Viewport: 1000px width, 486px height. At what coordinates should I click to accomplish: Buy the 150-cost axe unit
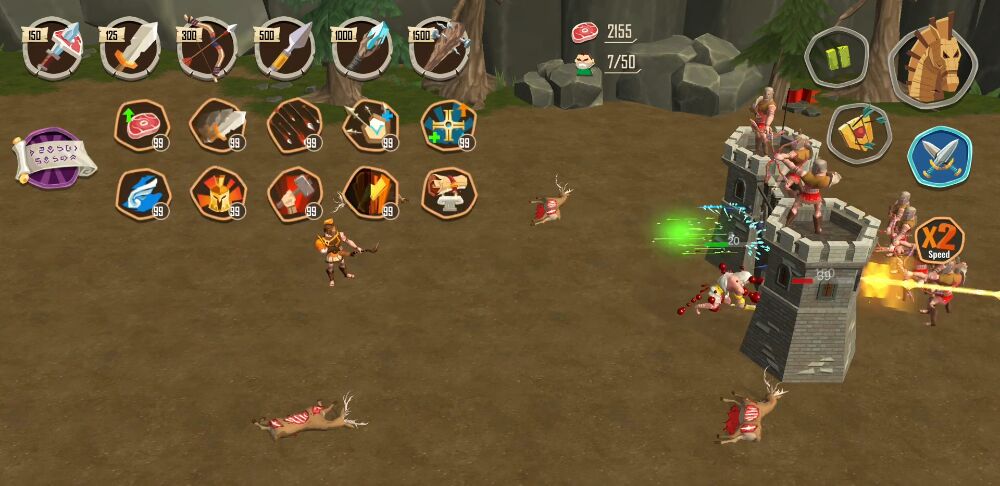pyautogui.click(x=52, y=48)
